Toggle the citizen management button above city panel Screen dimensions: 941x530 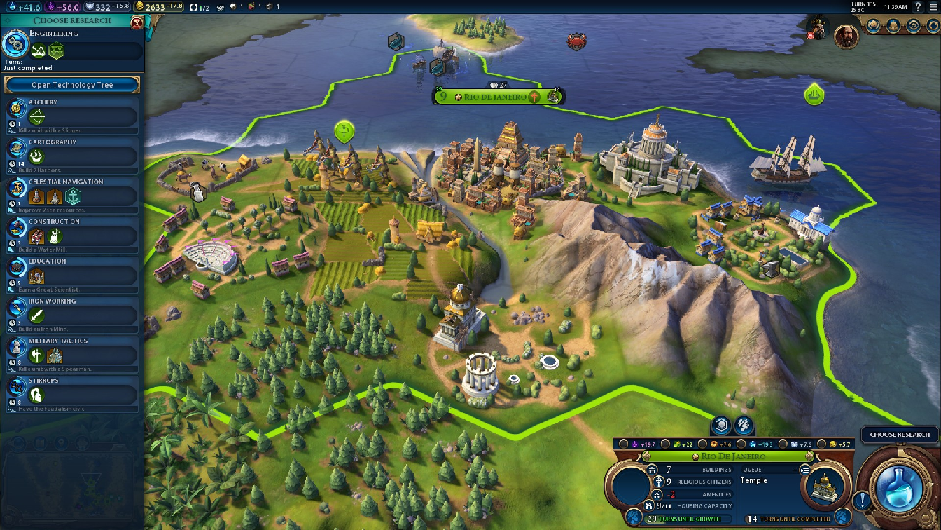745,425
